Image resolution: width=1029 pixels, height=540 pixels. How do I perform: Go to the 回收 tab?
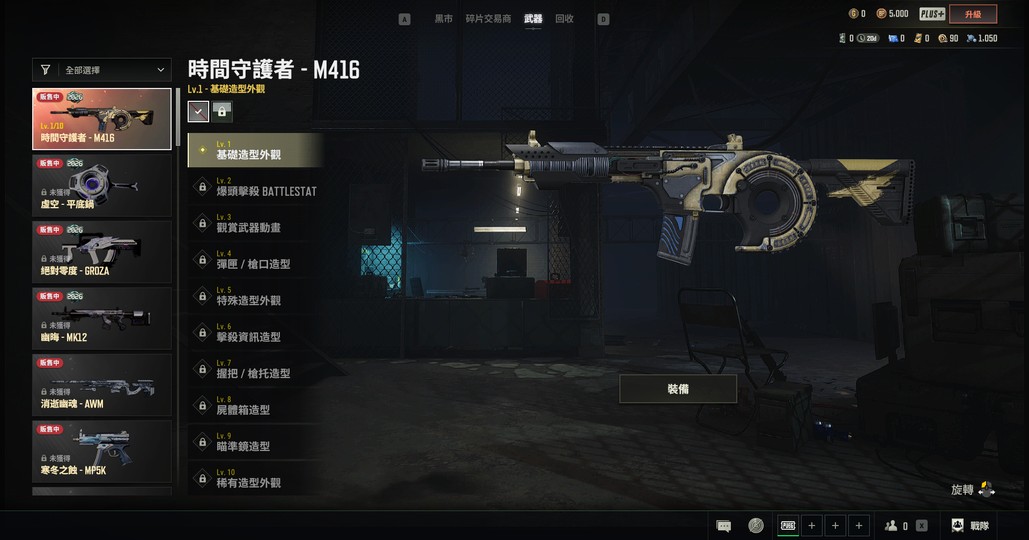564,19
